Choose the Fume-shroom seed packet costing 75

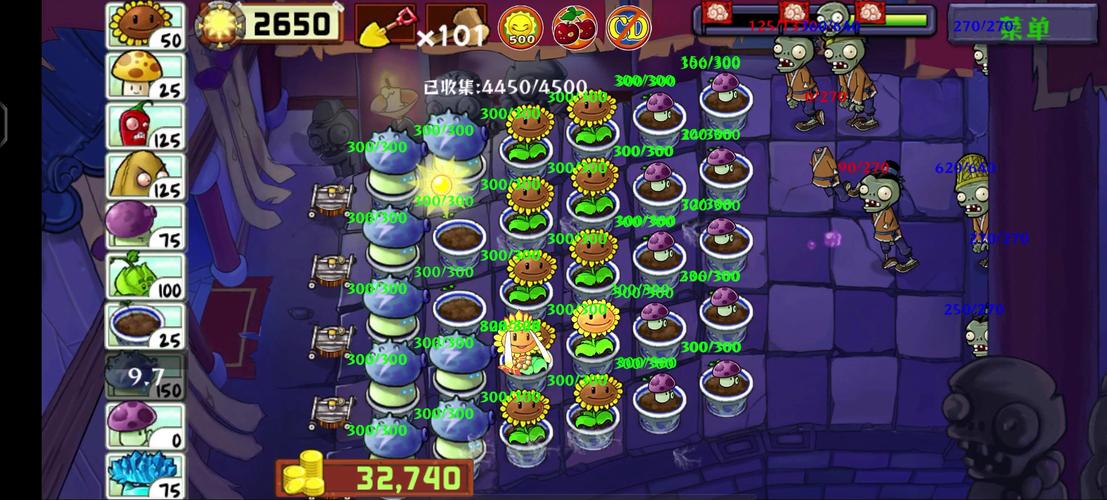pos(145,226)
